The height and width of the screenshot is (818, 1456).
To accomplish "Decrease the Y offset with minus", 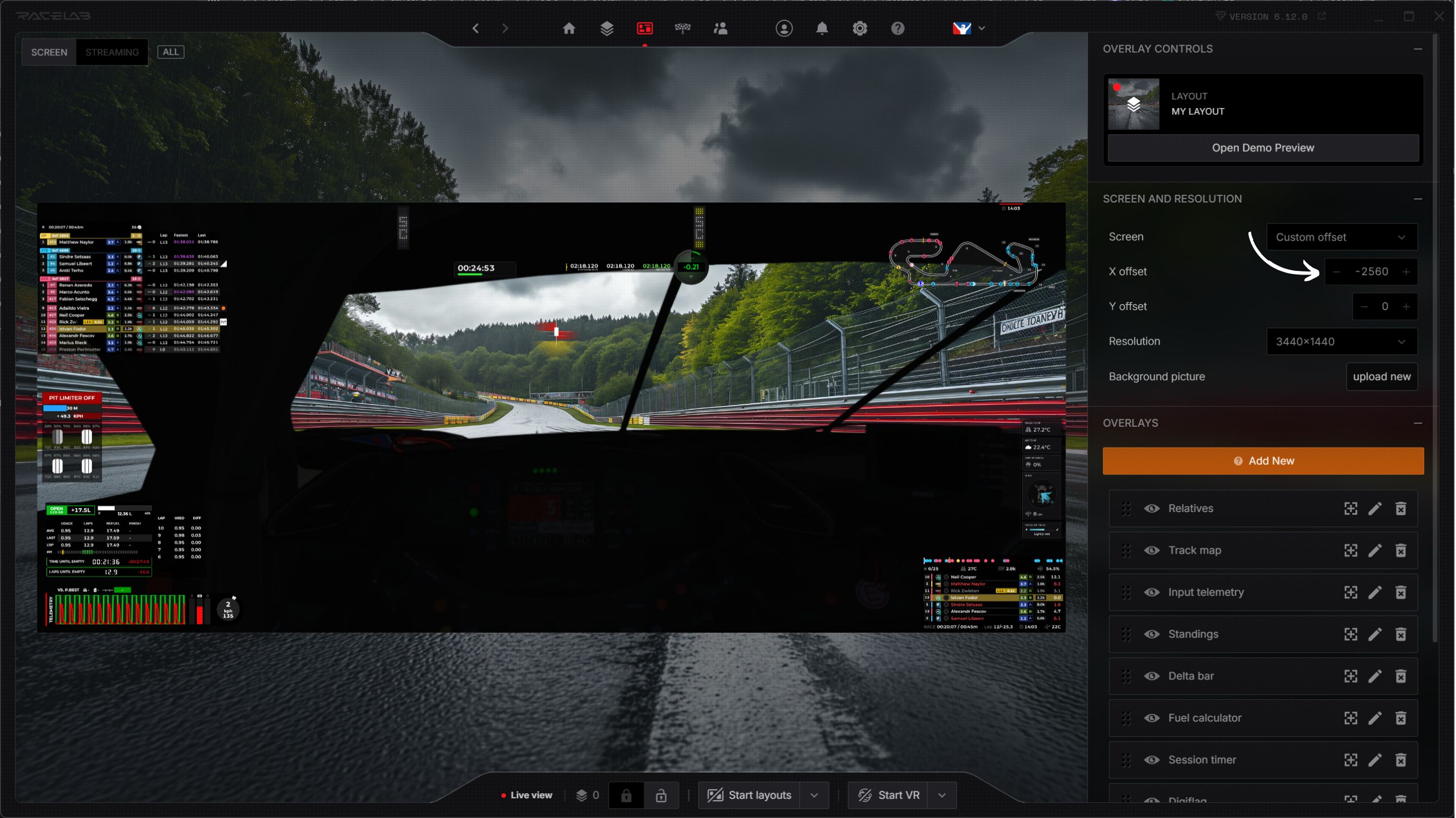I will 1364,306.
